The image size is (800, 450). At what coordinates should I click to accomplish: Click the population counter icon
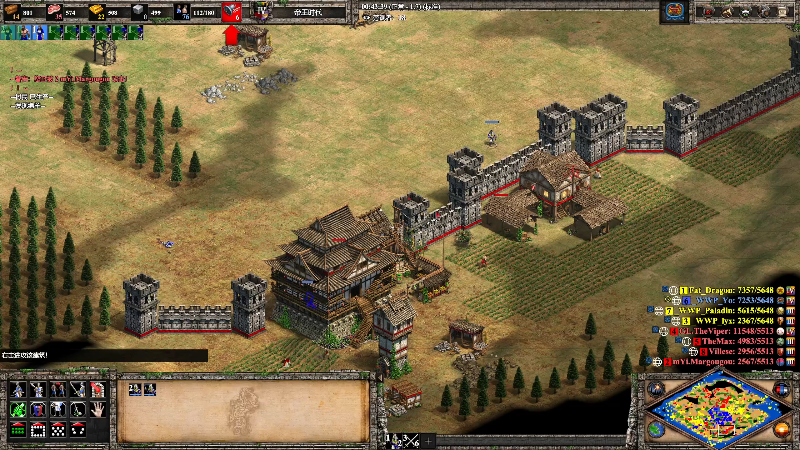pos(181,12)
